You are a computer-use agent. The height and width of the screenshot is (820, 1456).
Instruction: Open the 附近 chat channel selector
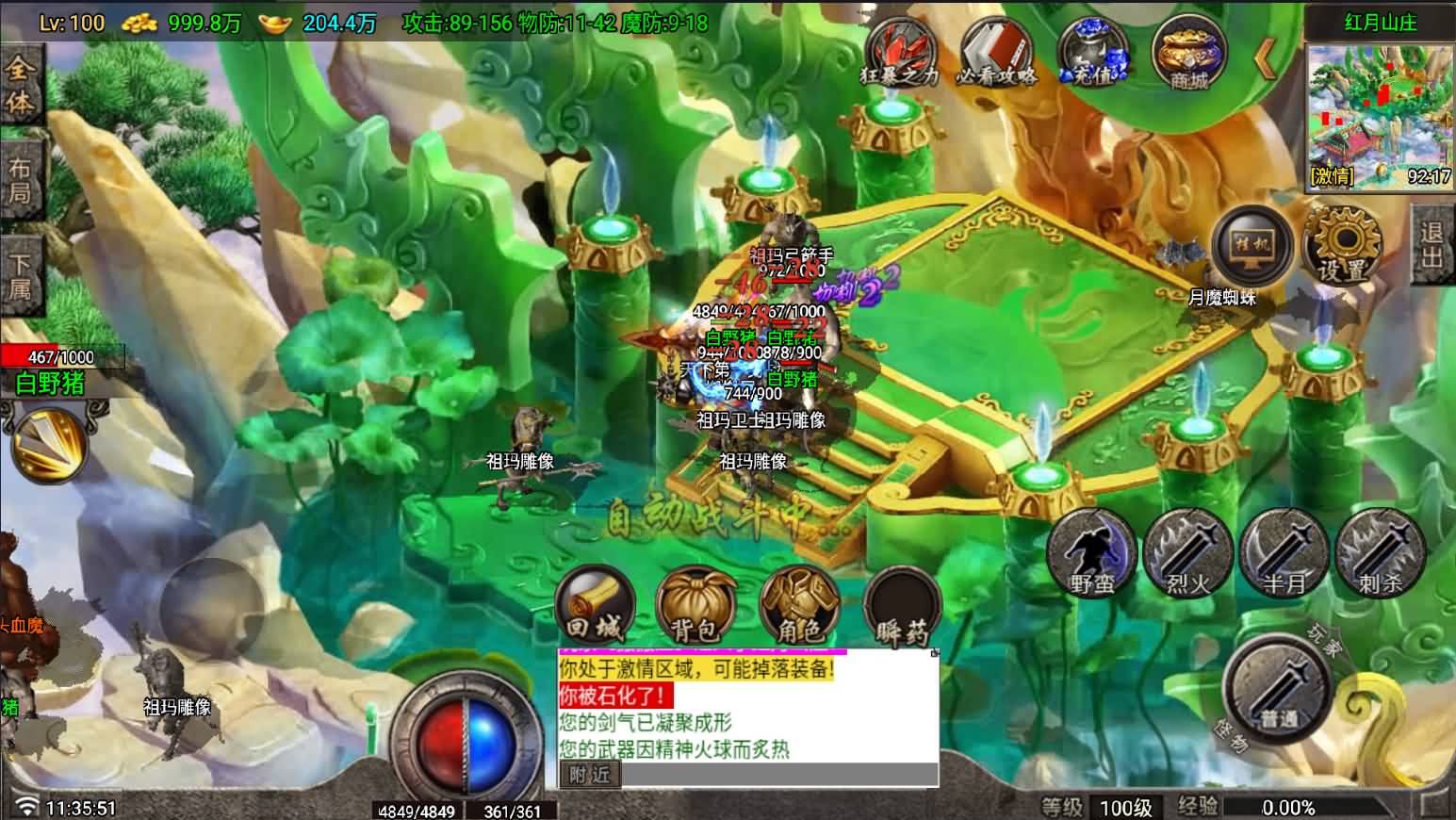click(589, 775)
